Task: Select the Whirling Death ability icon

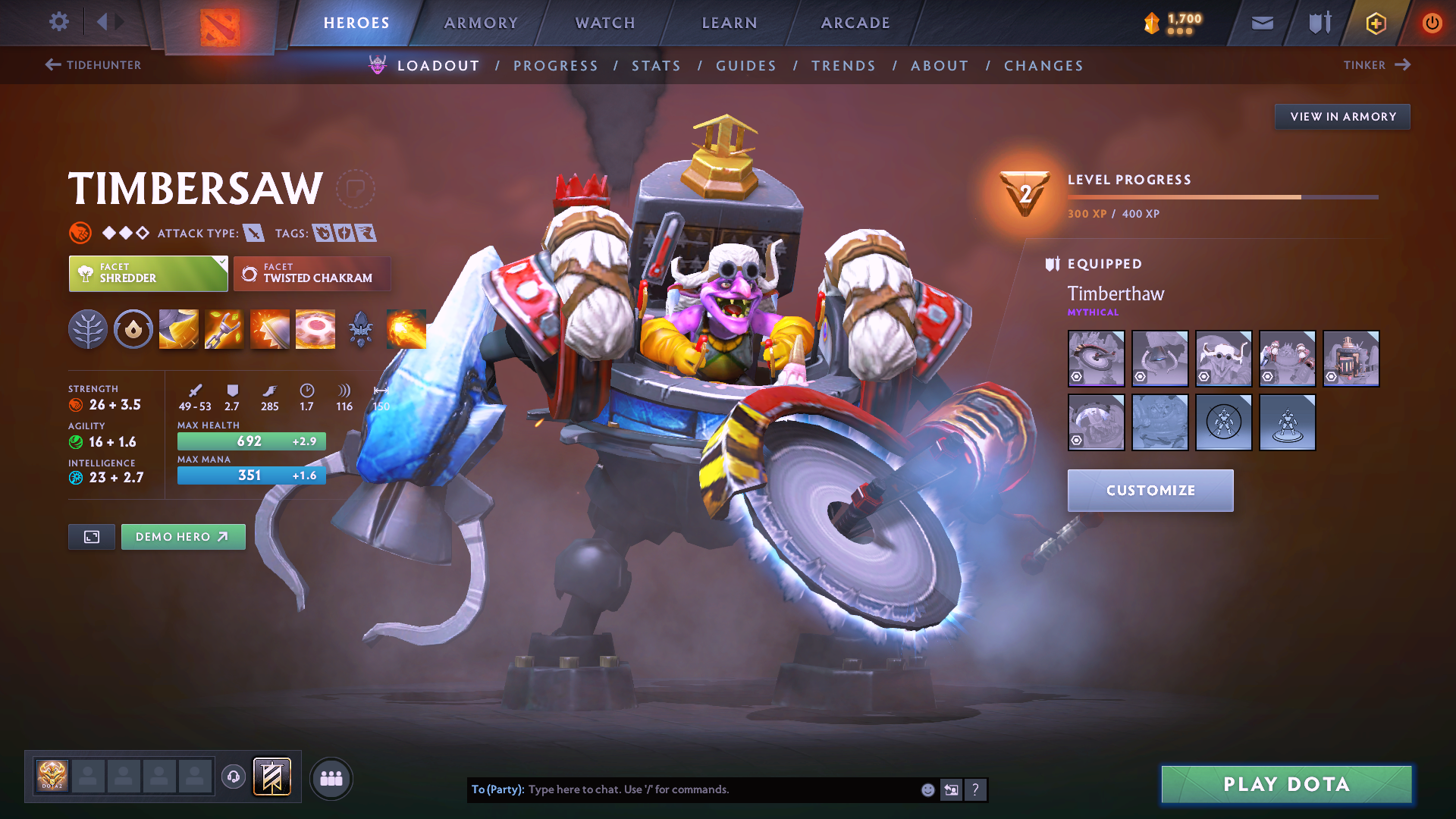Action: (x=178, y=328)
